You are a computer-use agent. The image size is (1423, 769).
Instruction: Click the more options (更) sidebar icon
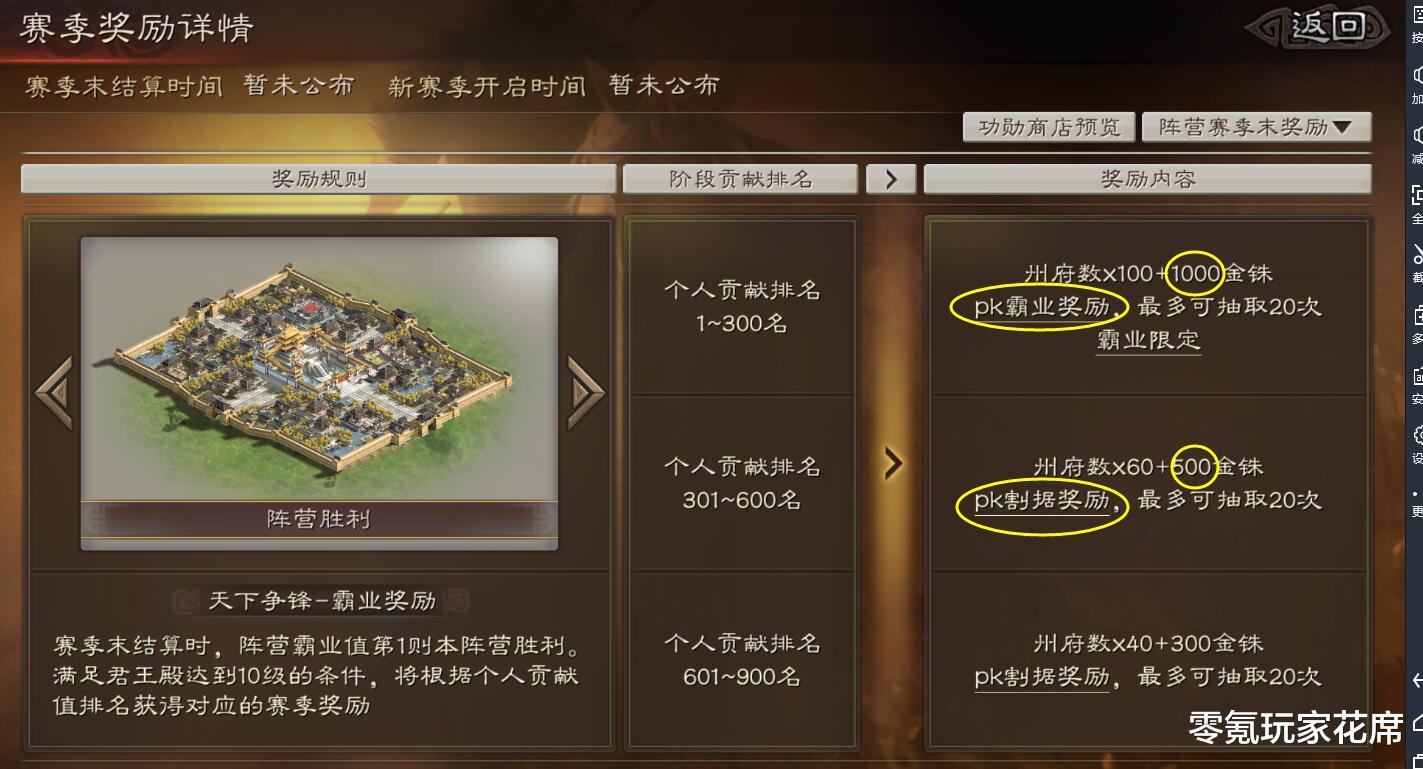click(x=1412, y=490)
